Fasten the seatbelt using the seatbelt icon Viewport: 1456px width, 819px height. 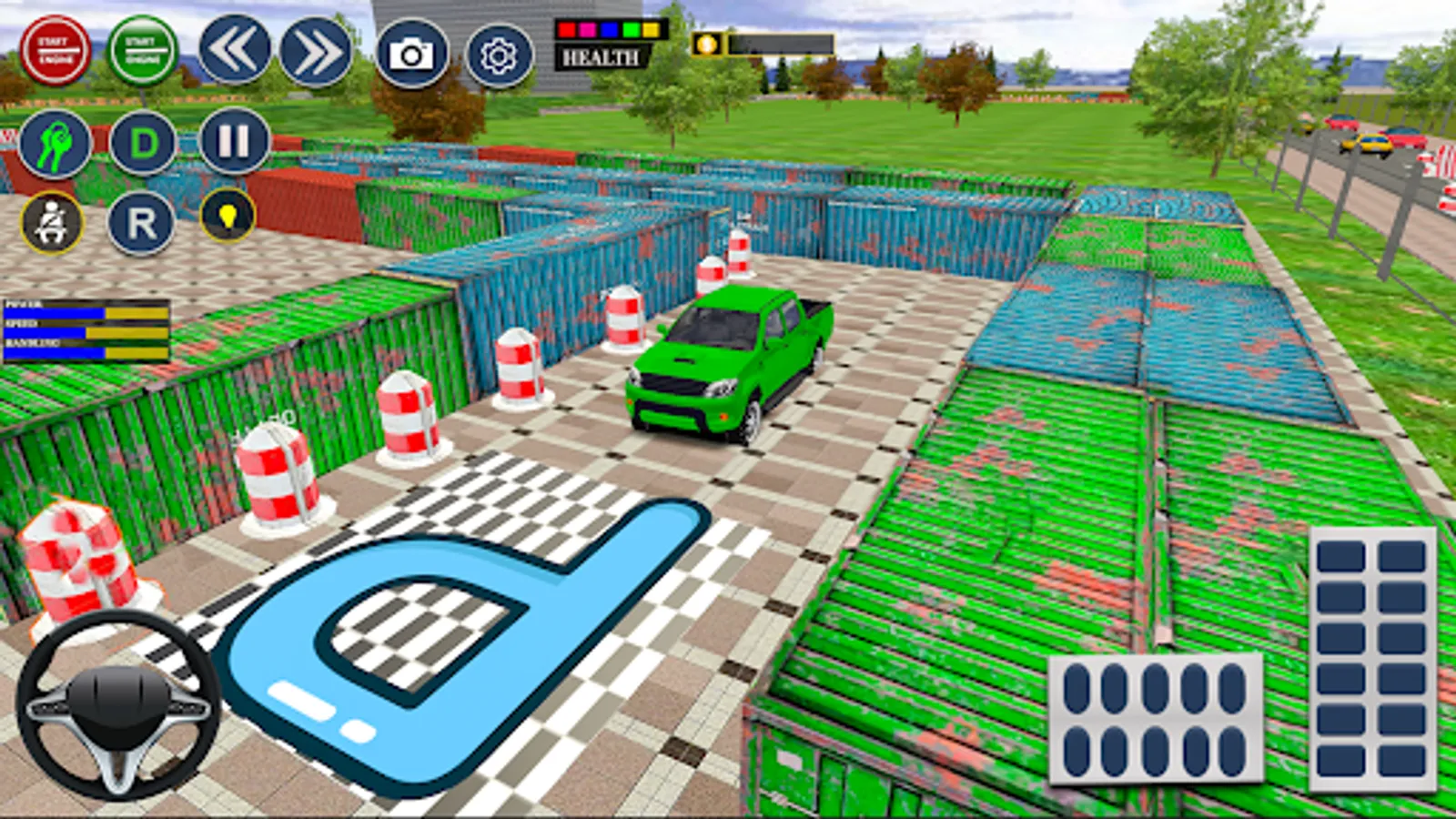click(x=52, y=223)
